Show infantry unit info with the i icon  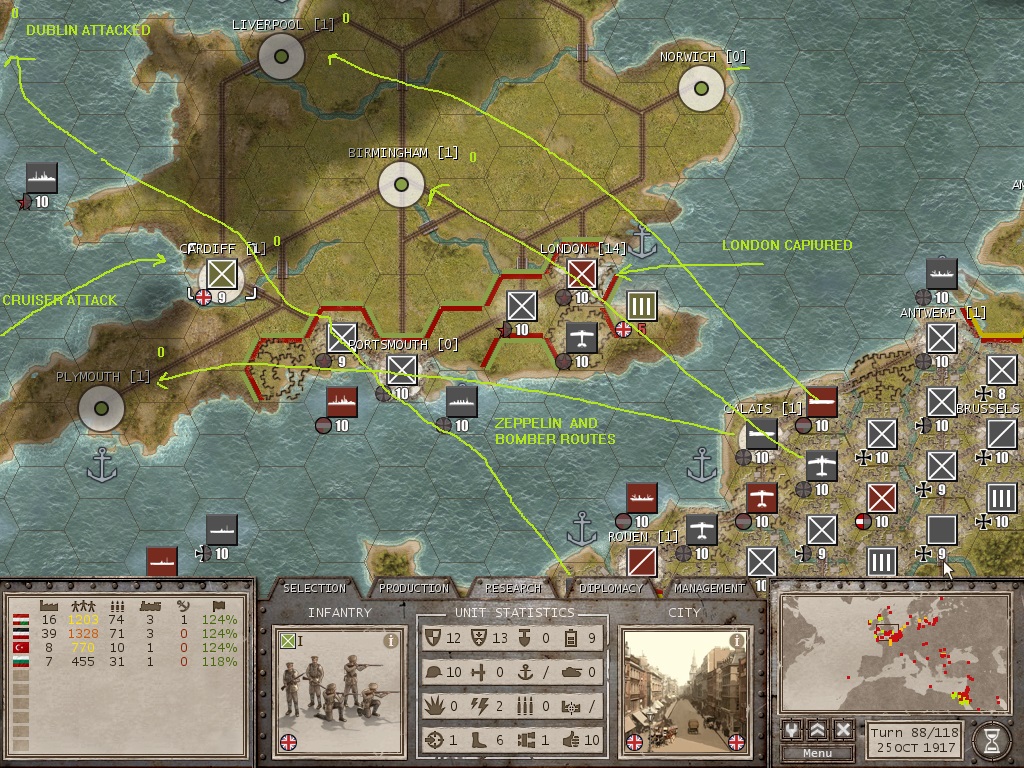391,641
